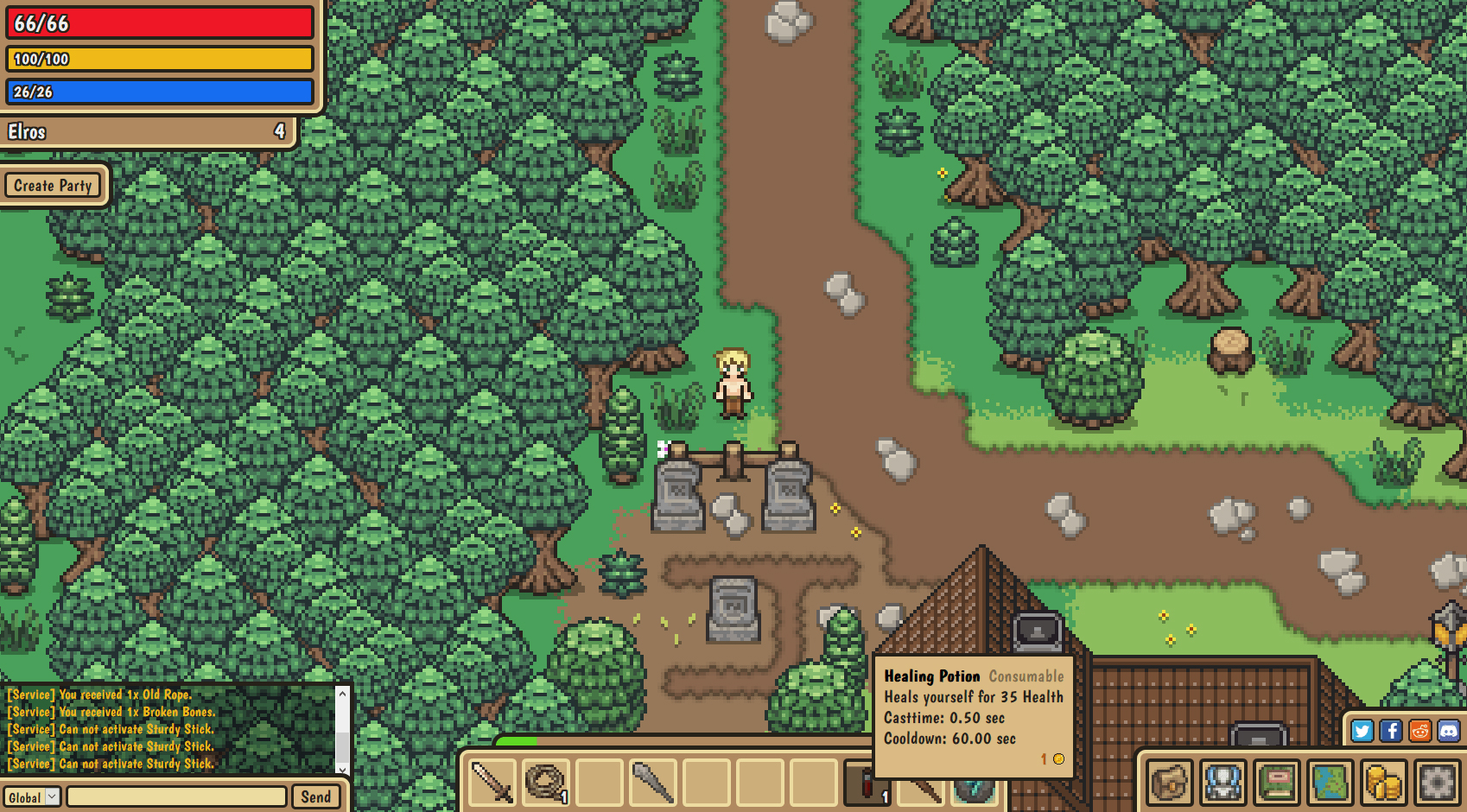Select the wooden sword hotbar slot
This screenshot has width=1467, height=812.
pyautogui.click(x=492, y=783)
